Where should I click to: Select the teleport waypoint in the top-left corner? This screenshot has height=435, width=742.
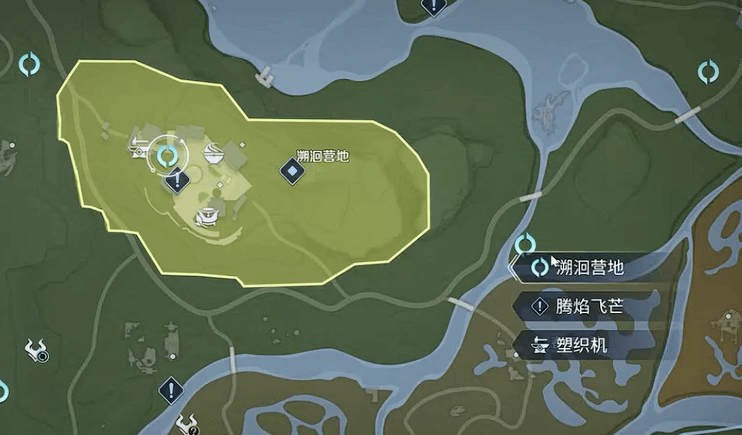[30, 65]
